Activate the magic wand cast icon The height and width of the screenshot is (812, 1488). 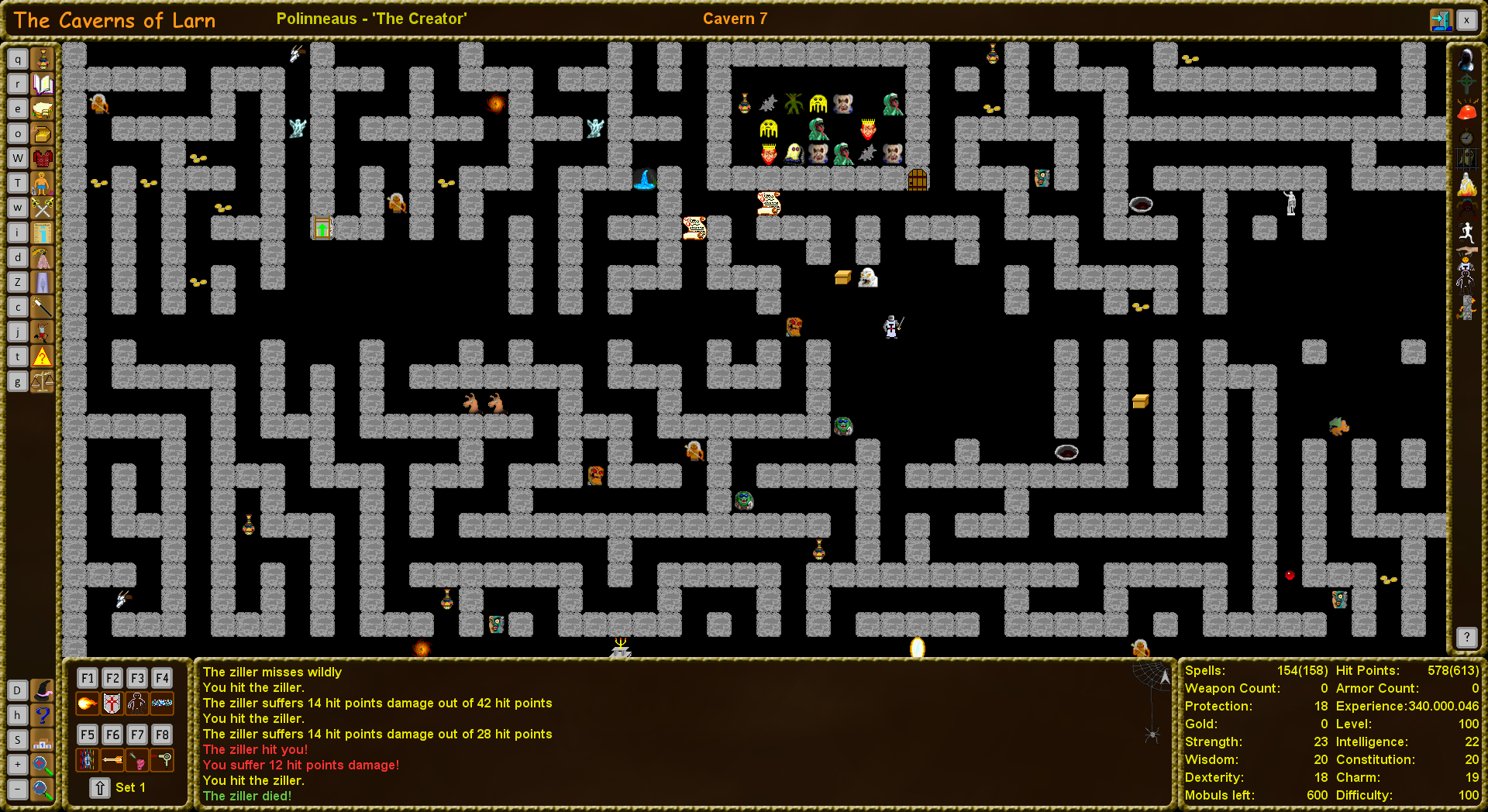tap(43, 307)
